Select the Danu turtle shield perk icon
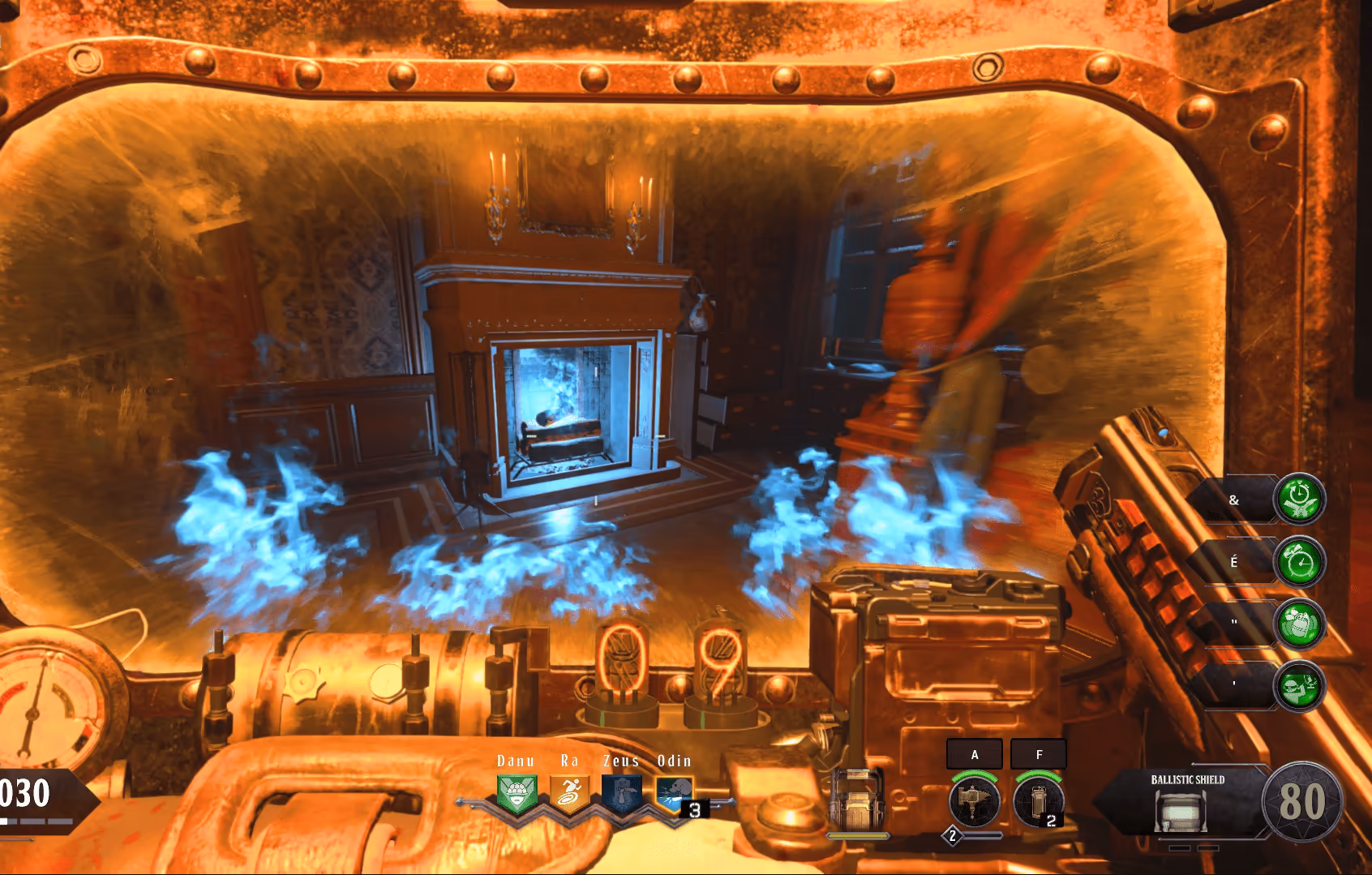 (x=516, y=794)
